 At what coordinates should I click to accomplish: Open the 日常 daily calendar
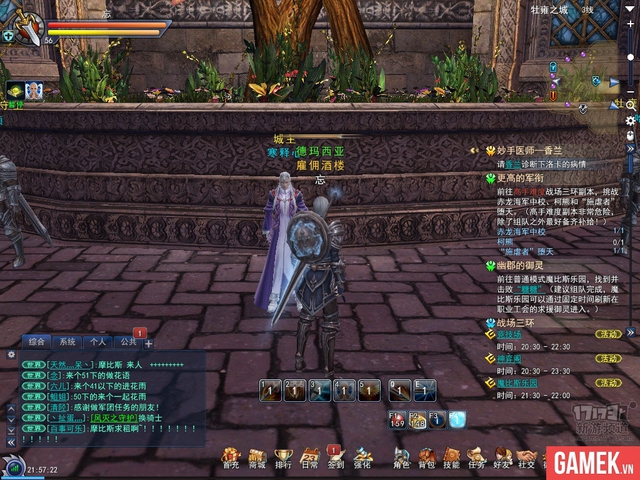click(x=309, y=458)
